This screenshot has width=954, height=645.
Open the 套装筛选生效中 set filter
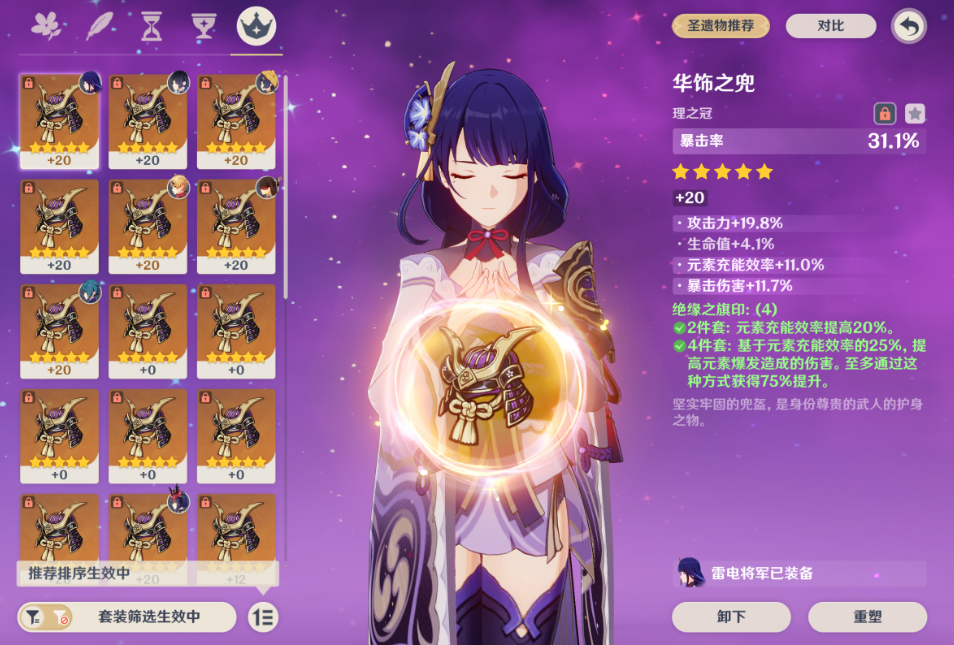coord(127,617)
